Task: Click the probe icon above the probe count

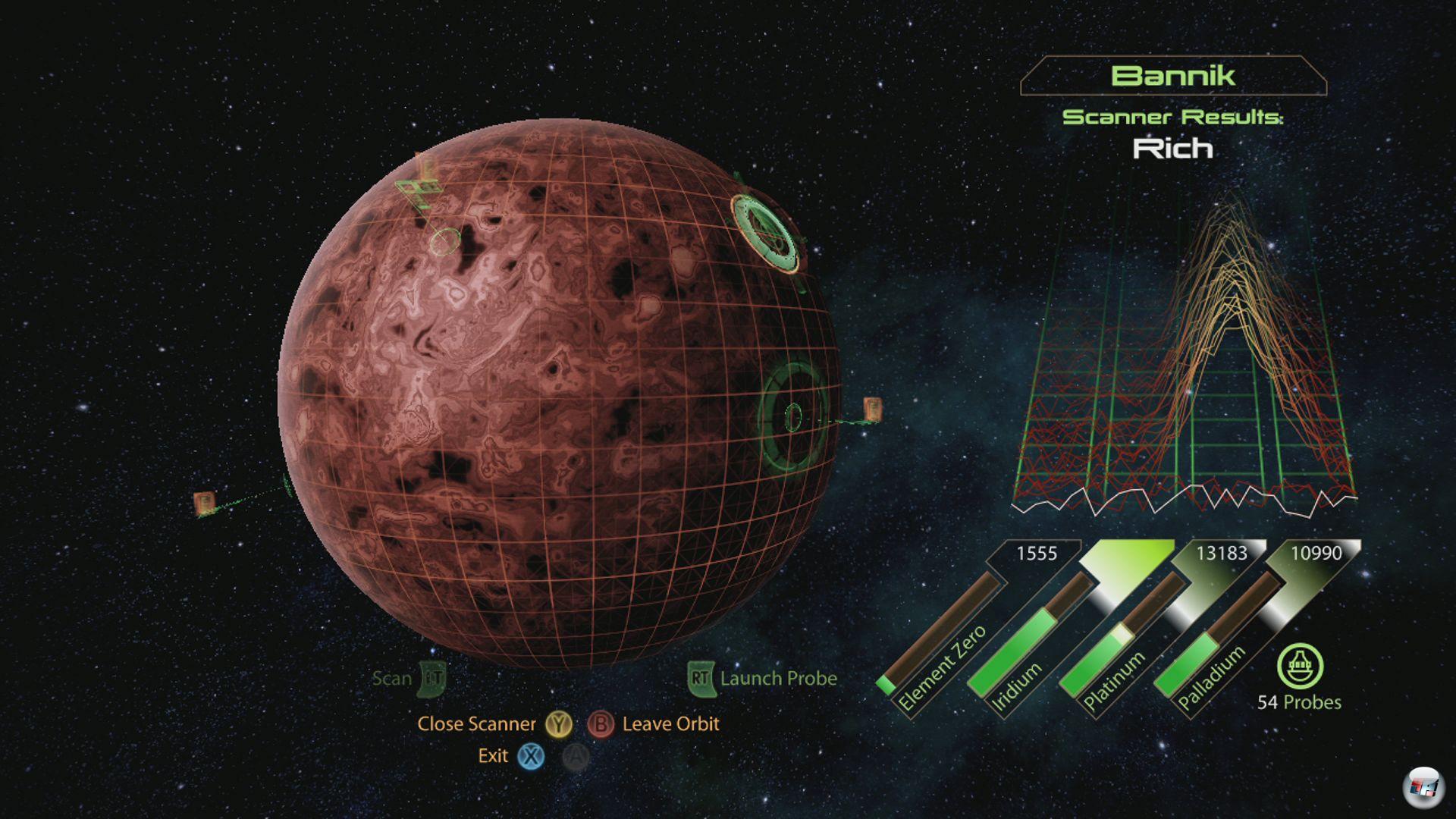Action: pos(1300,667)
